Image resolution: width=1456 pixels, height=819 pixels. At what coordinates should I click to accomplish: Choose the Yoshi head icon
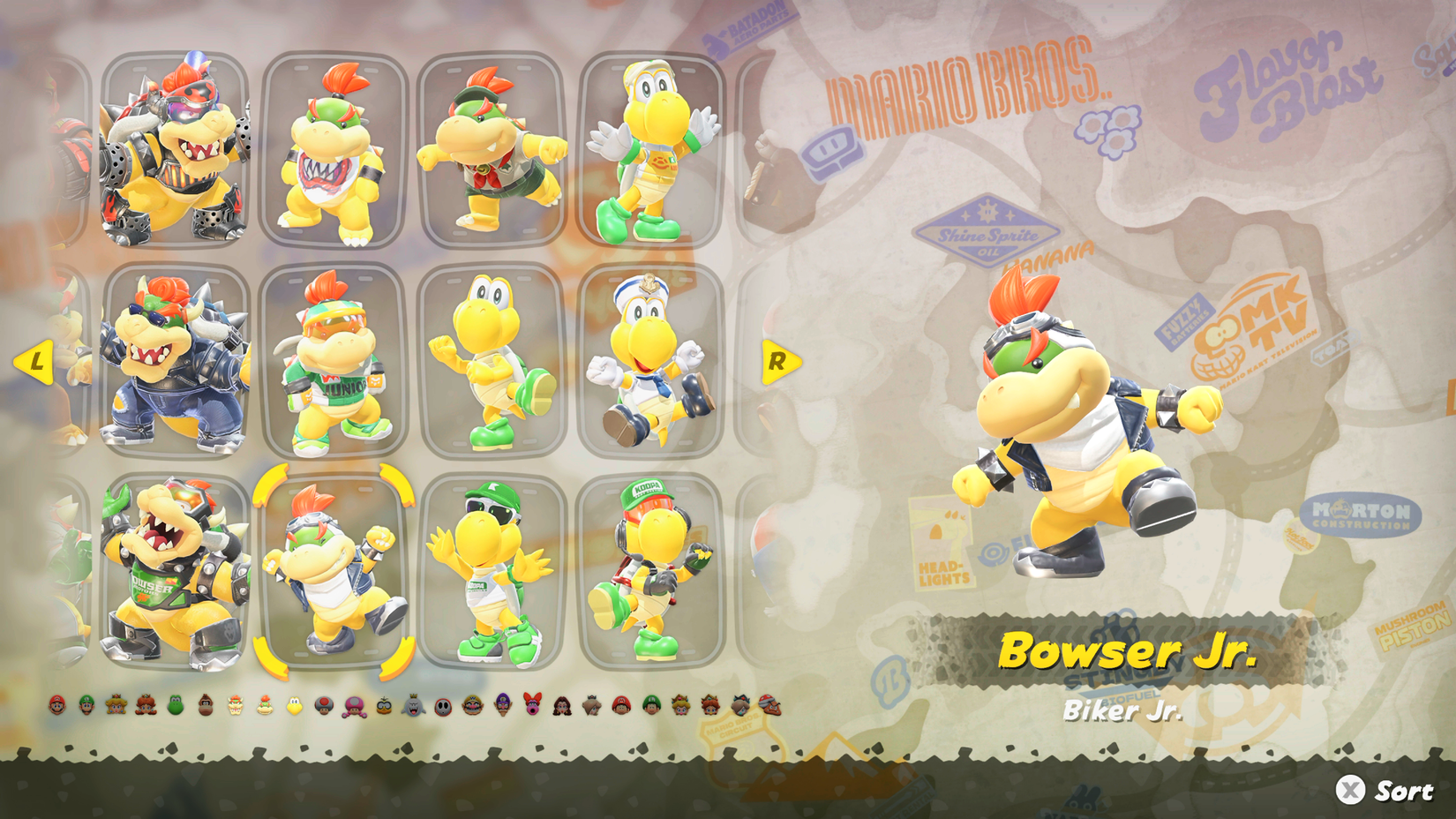(176, 706)
